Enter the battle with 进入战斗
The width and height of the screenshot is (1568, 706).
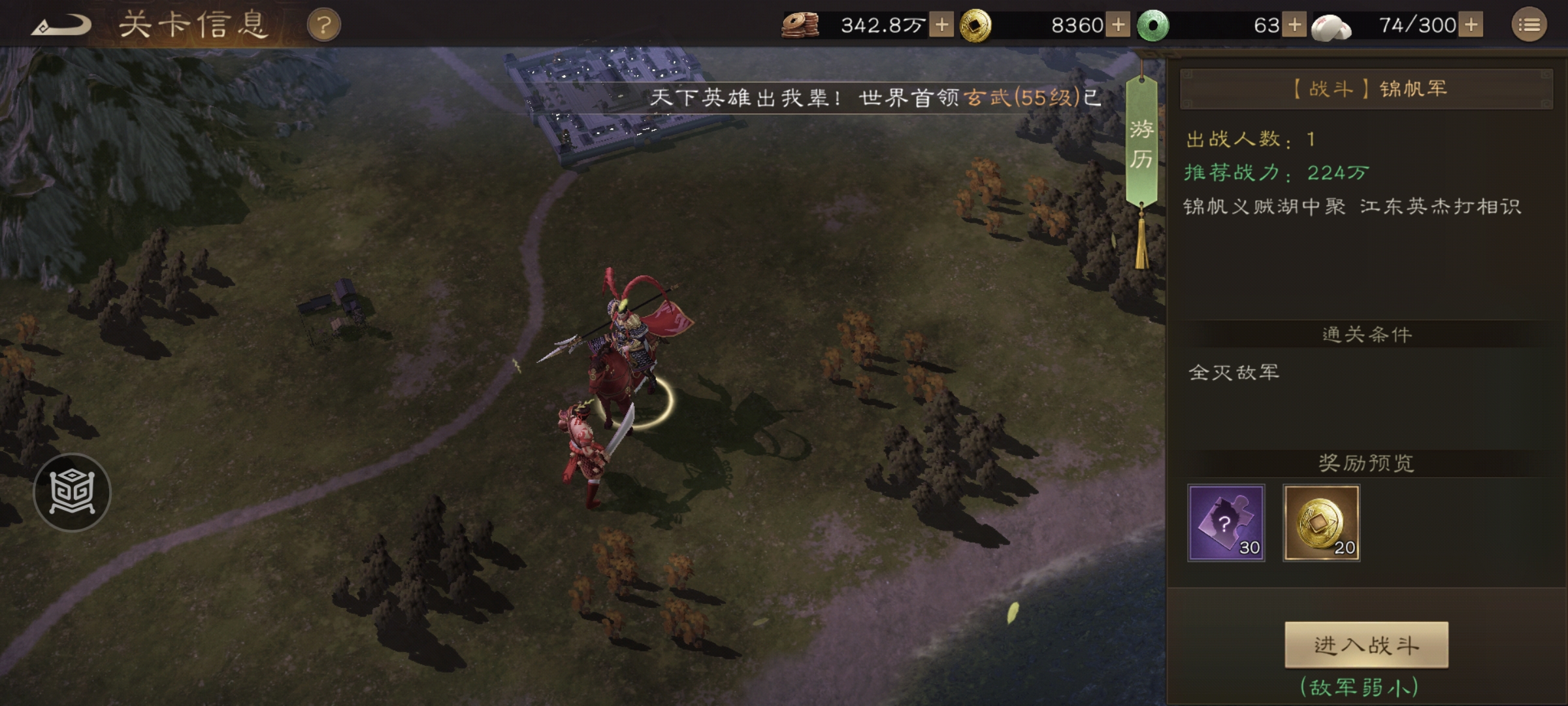tap(1366, 645)
